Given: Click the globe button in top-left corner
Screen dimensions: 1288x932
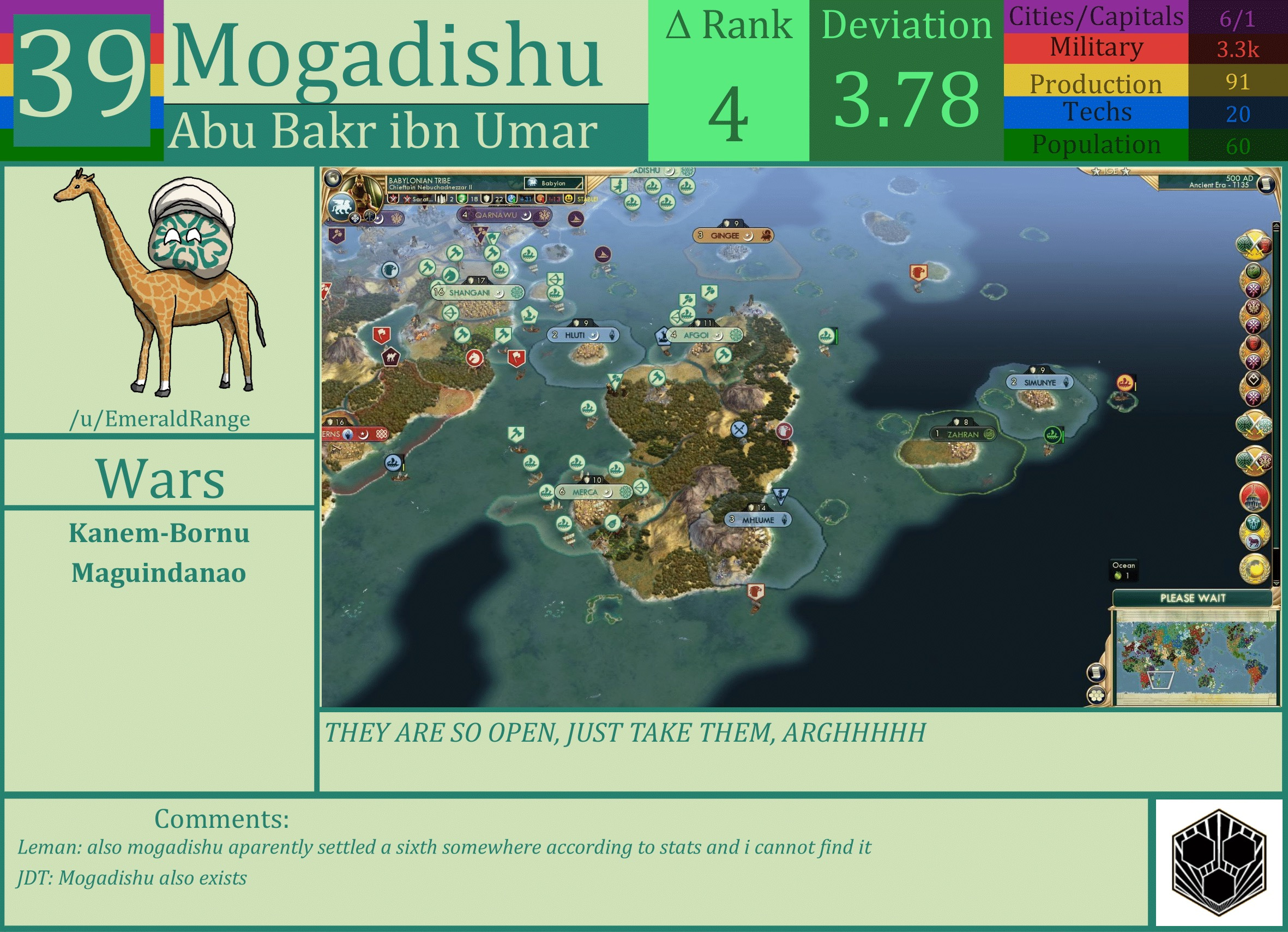Looking at the screenshot, I should pyautogui.click(x=334, y=177).
